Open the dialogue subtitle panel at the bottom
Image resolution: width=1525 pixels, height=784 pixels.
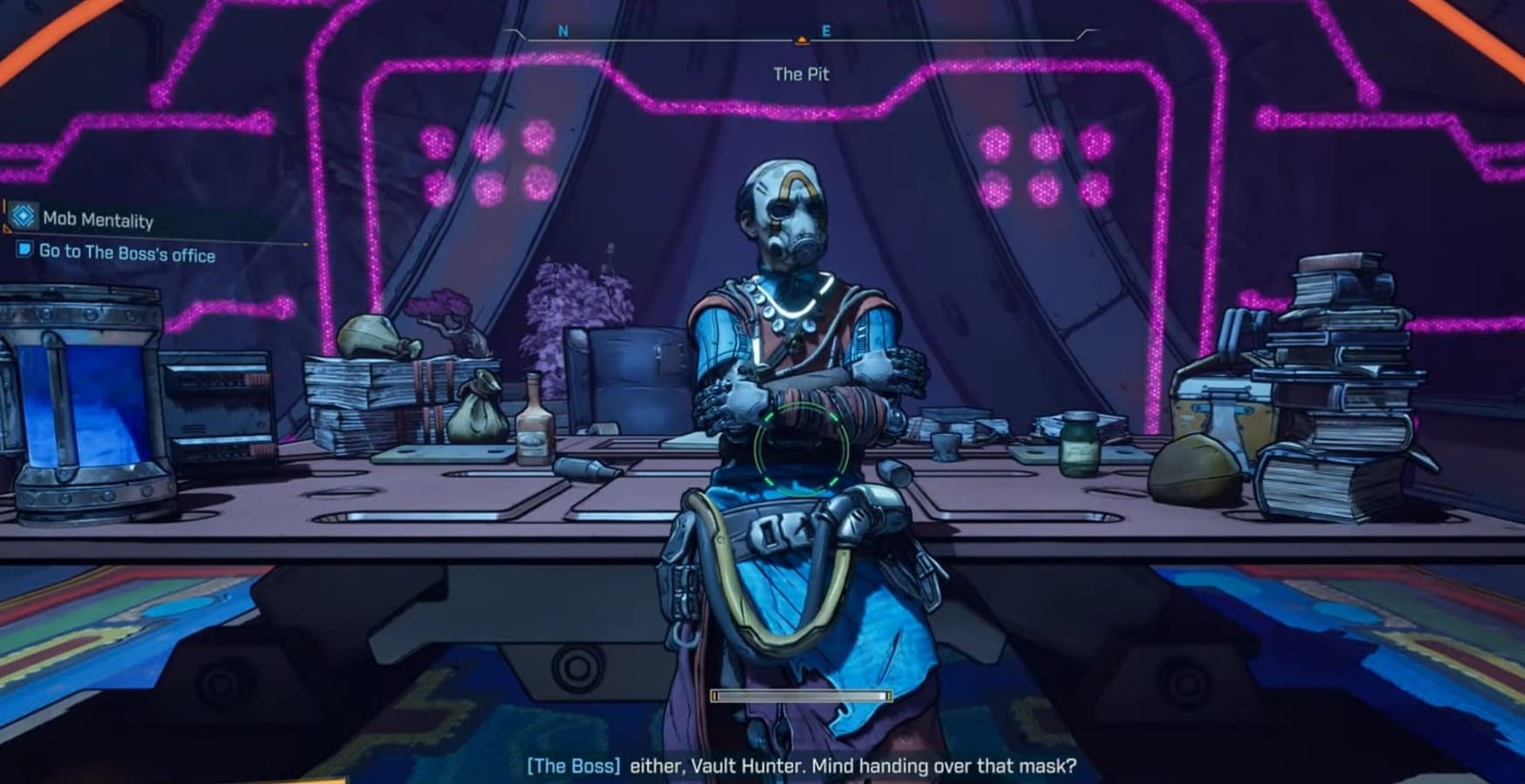pyautogui.click(x=801, y=767)
